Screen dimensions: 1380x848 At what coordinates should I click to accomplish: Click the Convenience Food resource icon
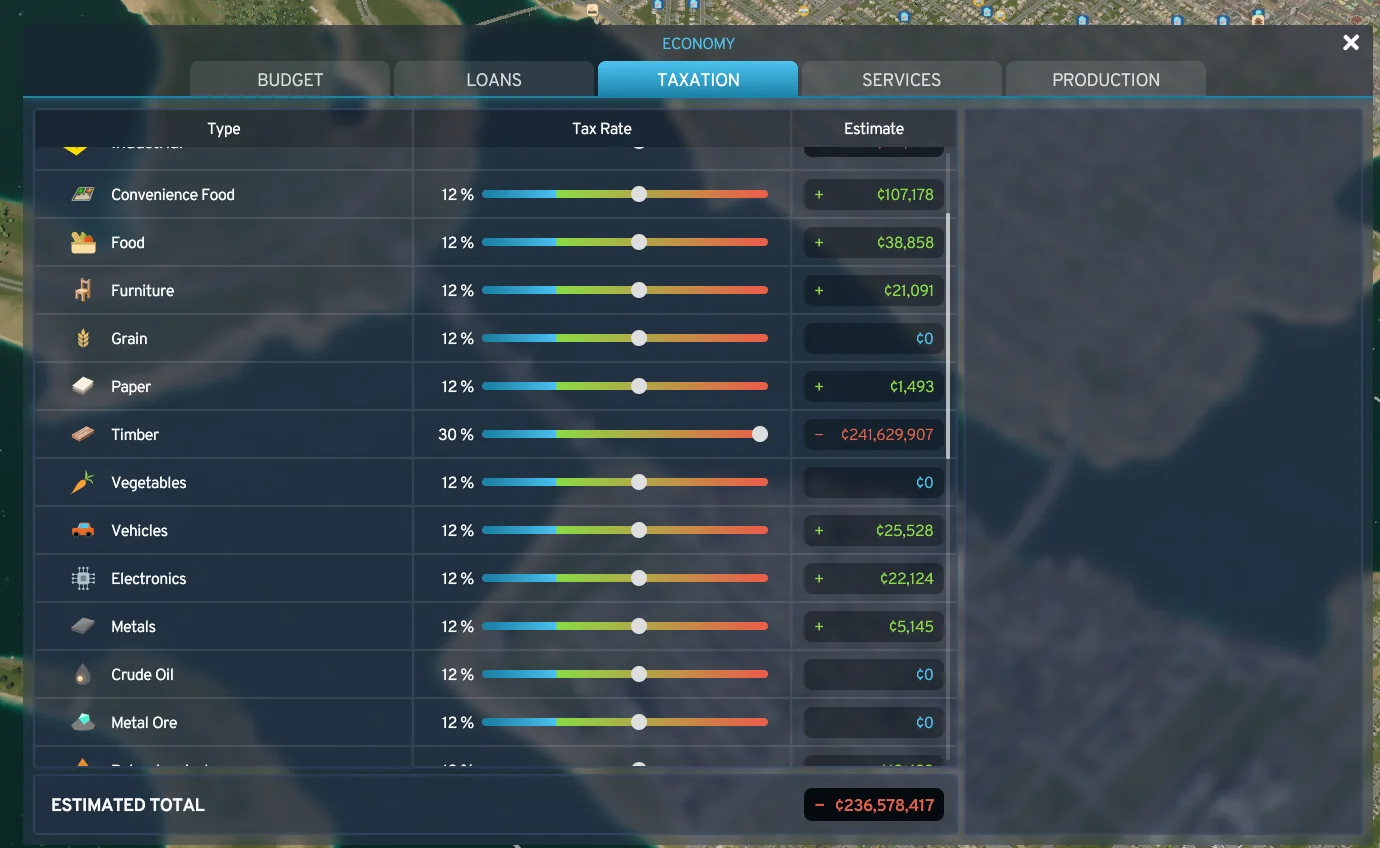point(81,194)
